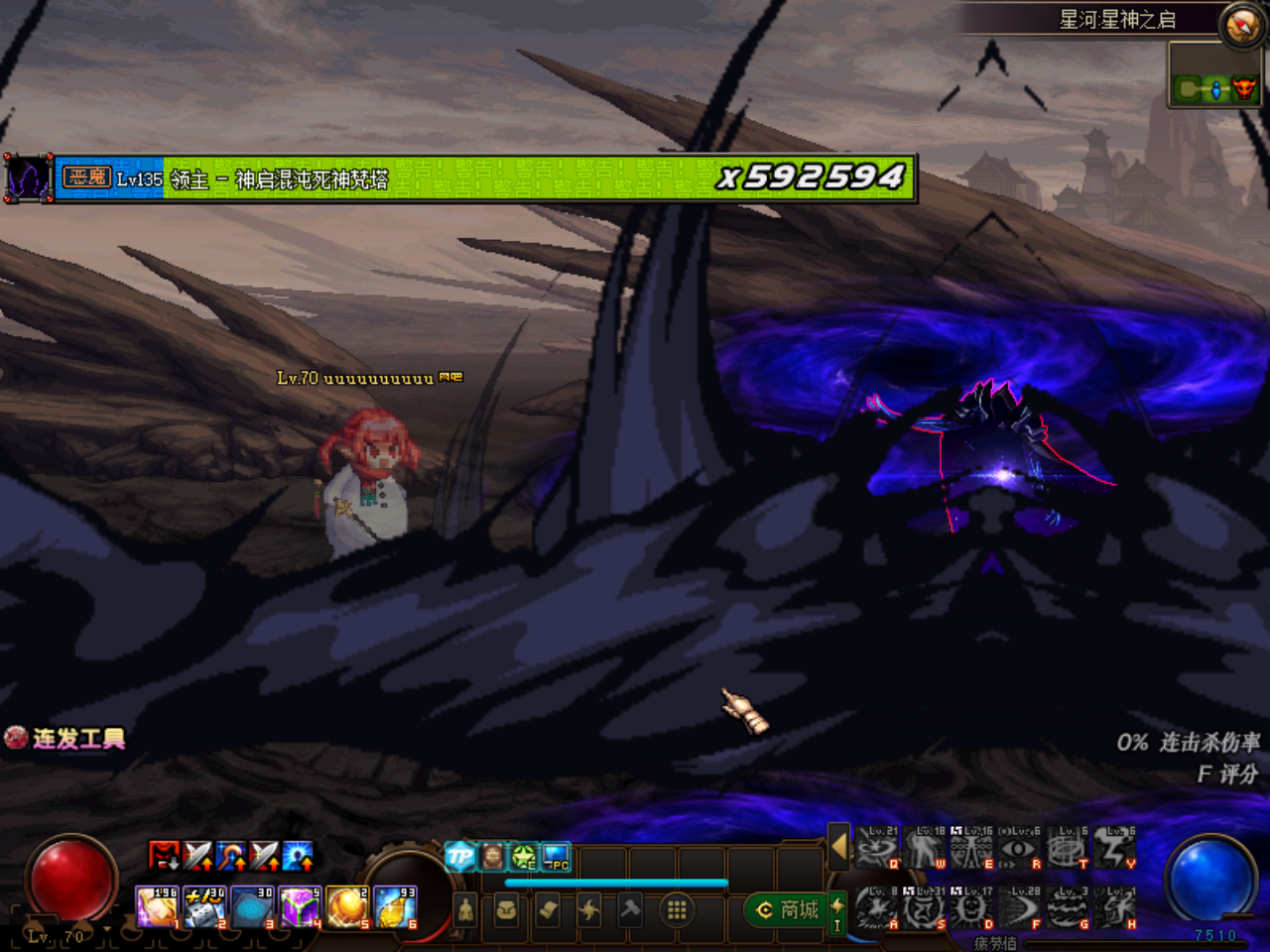Cast the skill bound to Q key
1270x952 pixels.
[875, 850]
